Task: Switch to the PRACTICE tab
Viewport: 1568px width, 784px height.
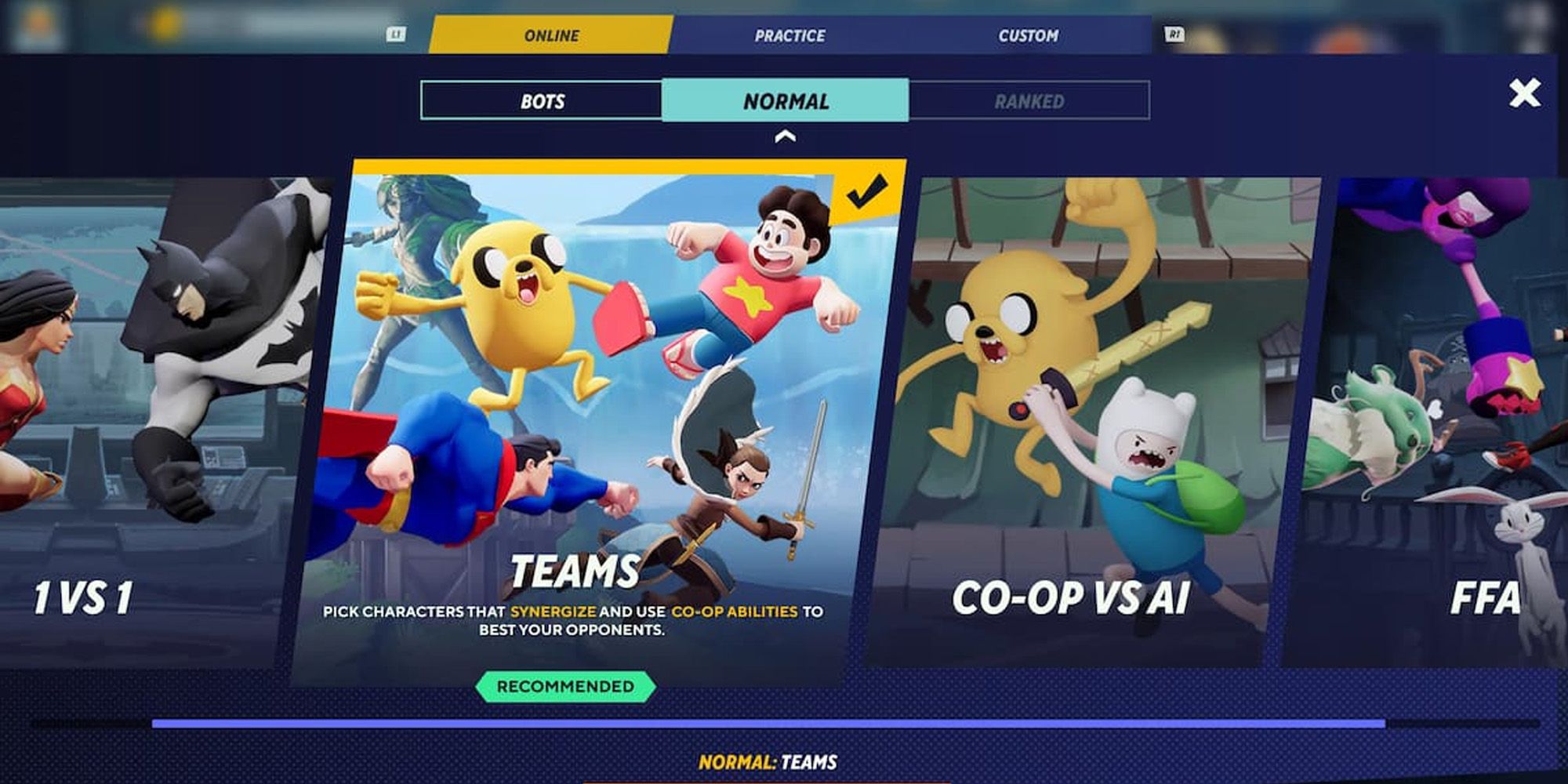Action: (789, 34)
